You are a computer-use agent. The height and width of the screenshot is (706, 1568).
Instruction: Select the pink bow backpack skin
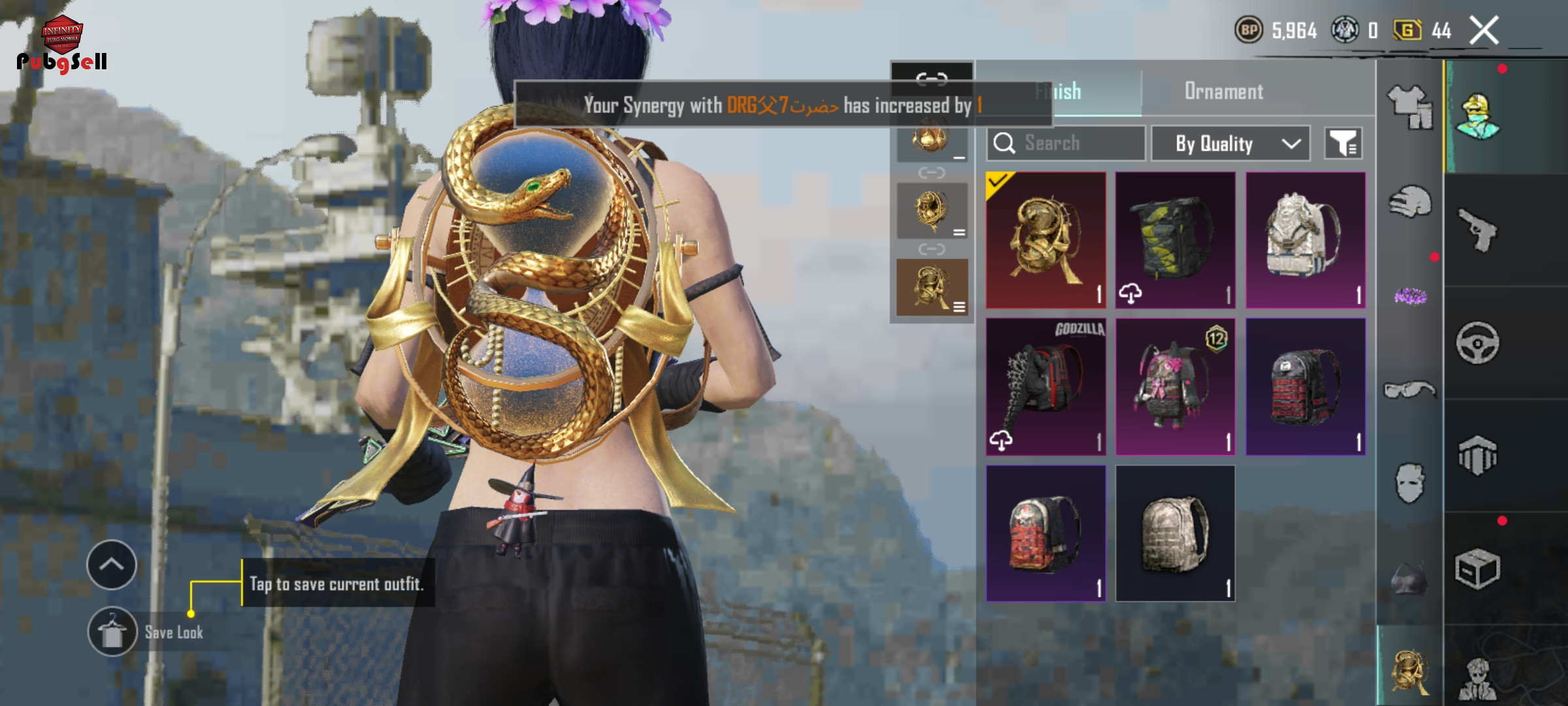(1175, 387)
